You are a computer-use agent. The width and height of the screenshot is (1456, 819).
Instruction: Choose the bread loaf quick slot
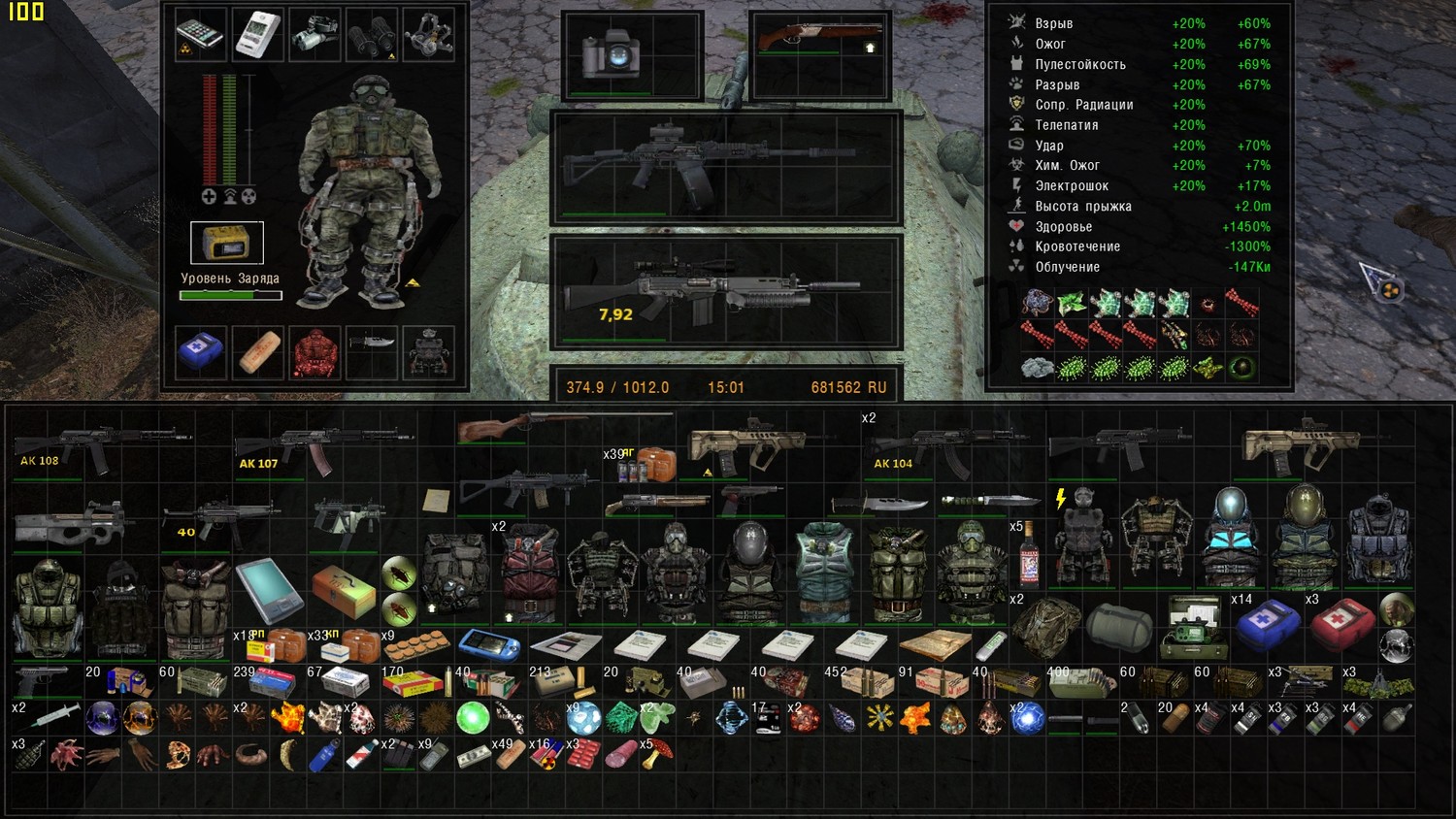258,352
